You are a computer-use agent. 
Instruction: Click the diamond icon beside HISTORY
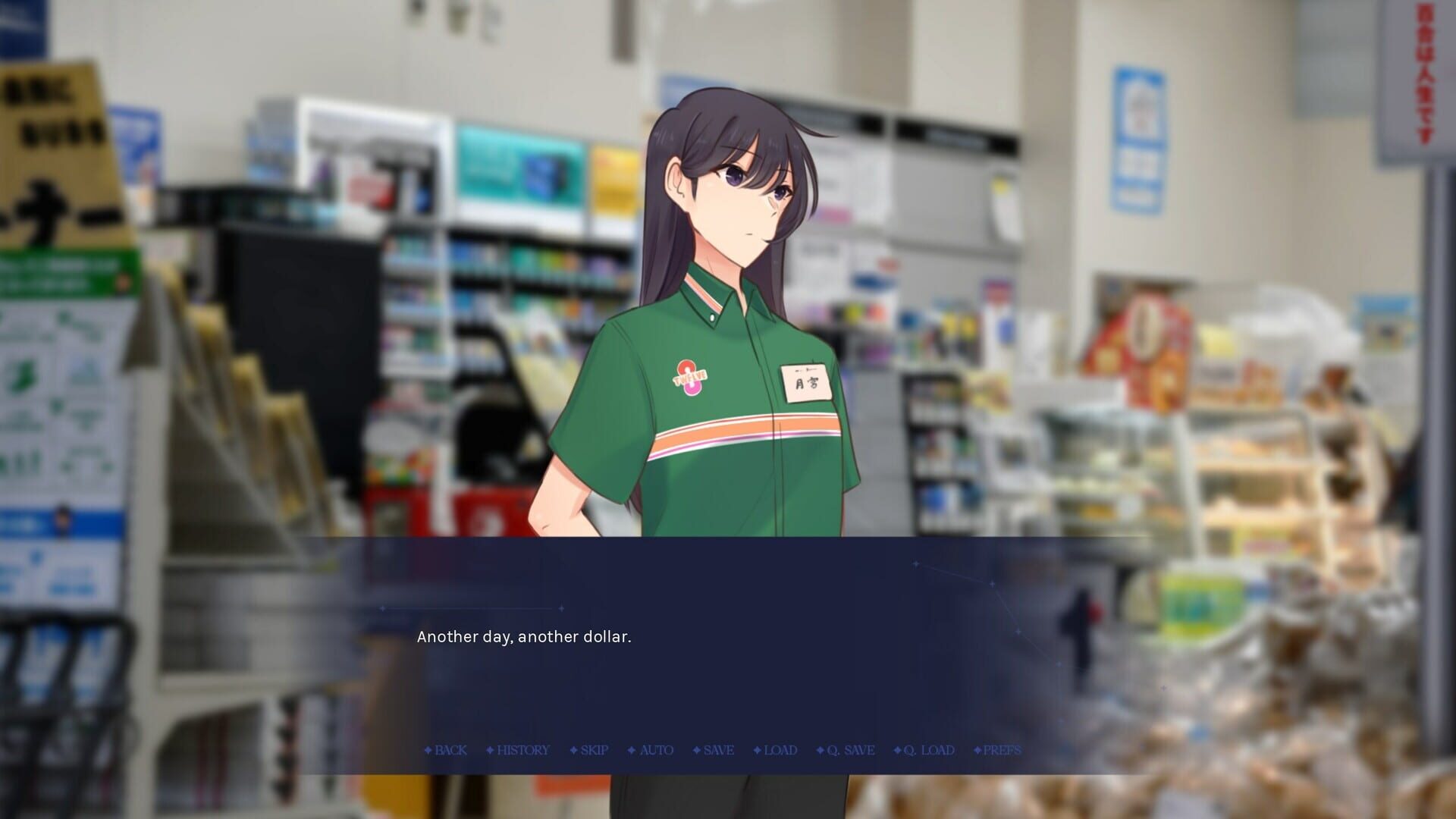(489, 750)
